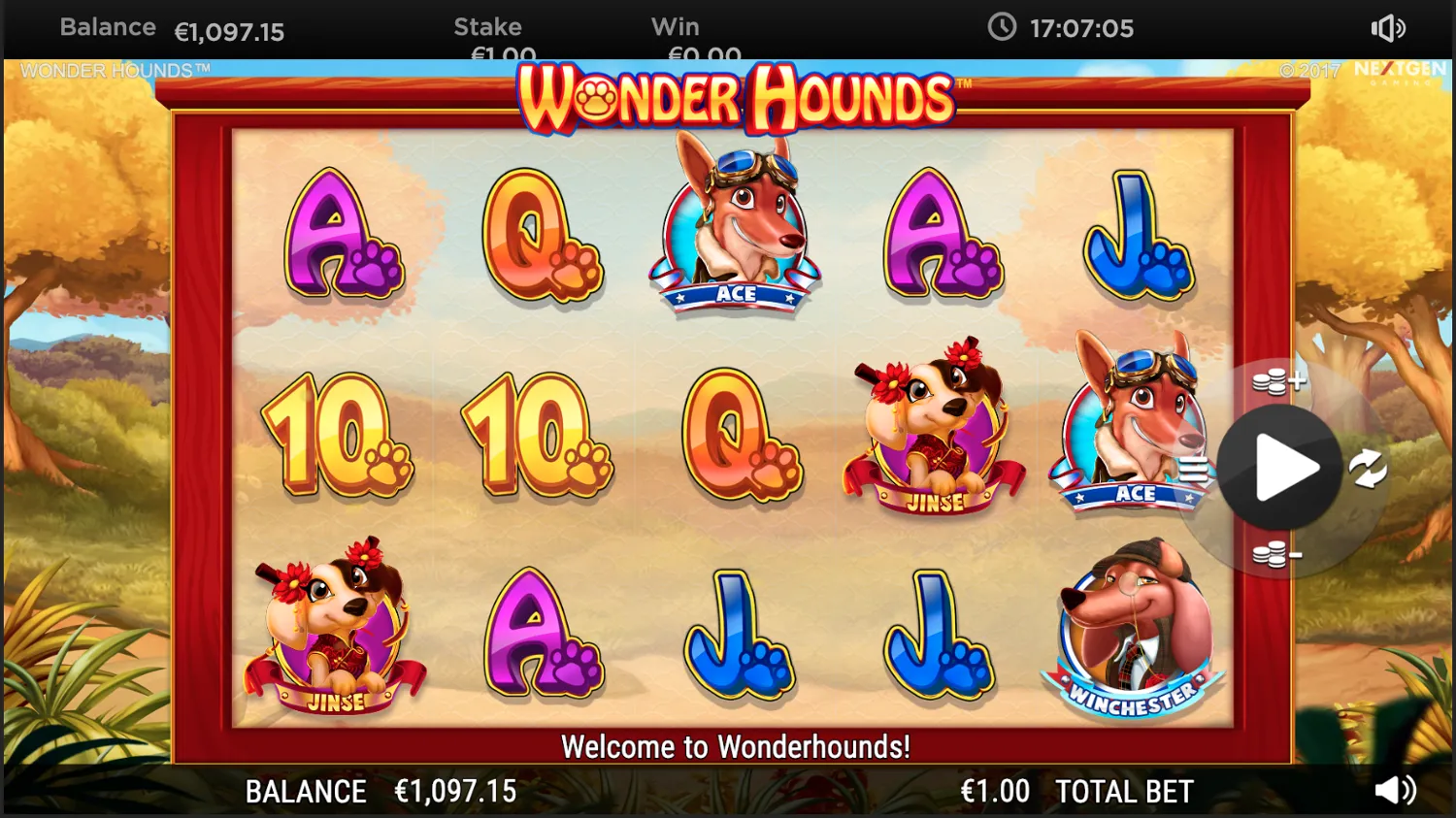Expand the Win amount display
This screenshot has width=1456, height=818.
pos(691,37)
